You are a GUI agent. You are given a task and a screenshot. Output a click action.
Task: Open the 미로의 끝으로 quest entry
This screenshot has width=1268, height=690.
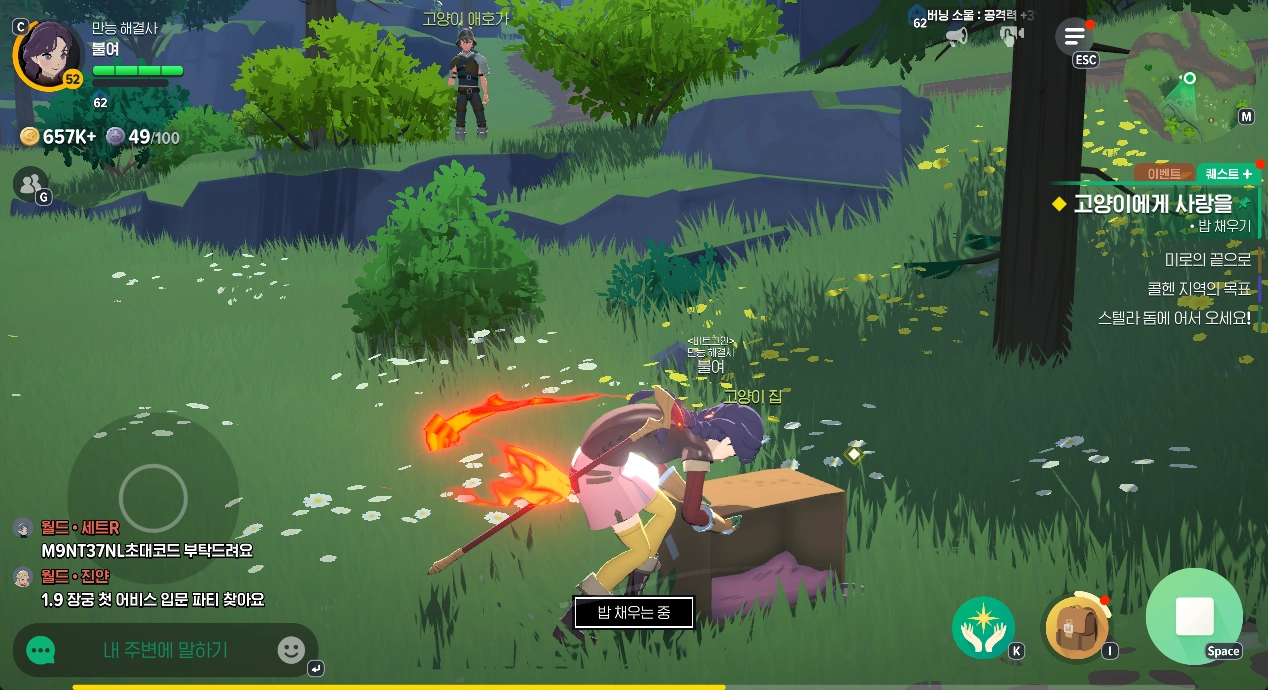tap(1207, 260)
